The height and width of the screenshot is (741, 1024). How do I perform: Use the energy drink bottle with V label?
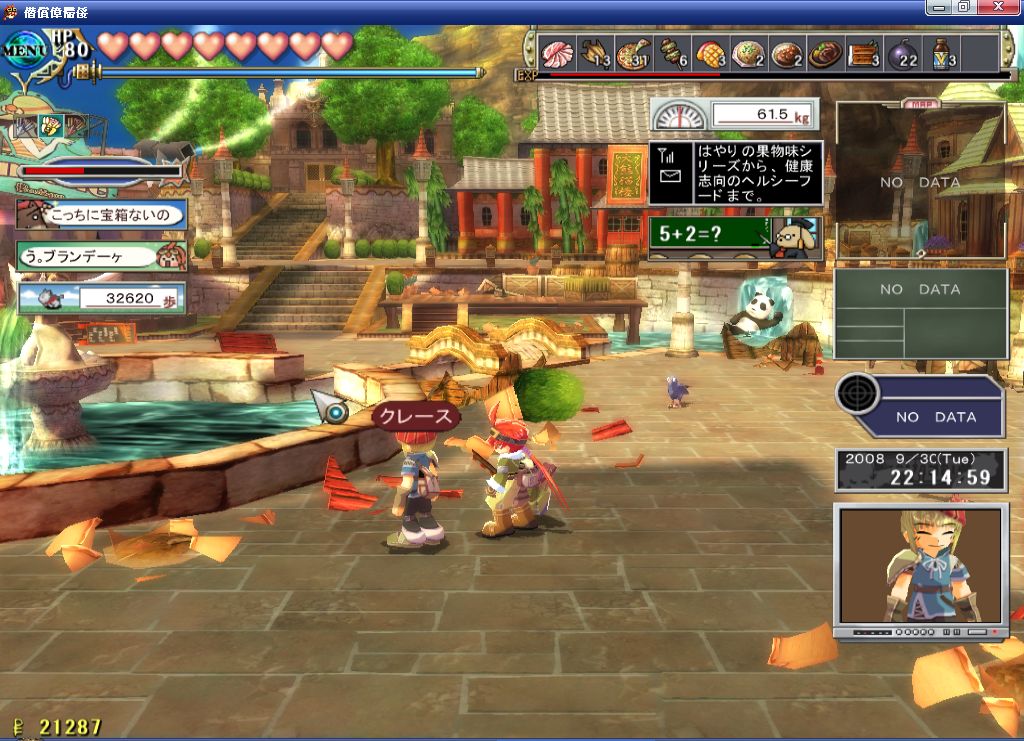pos(941,52)
